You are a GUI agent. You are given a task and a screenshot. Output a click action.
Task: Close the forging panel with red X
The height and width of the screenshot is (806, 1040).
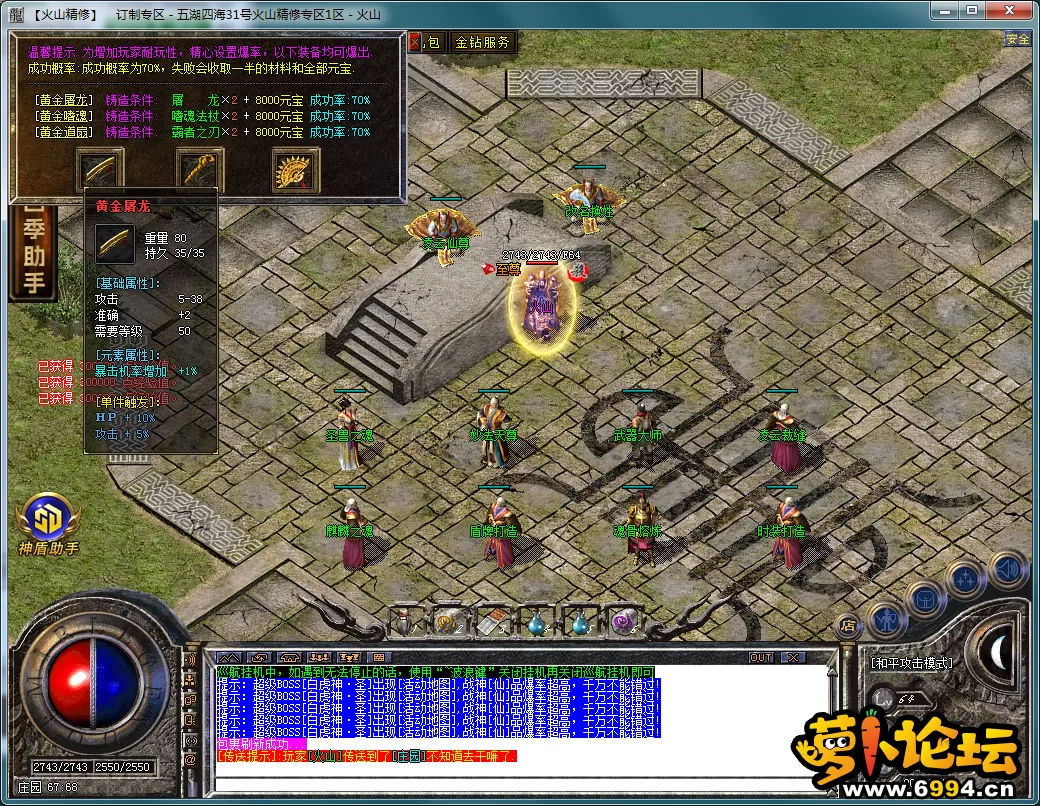click(x=415, y=42)
